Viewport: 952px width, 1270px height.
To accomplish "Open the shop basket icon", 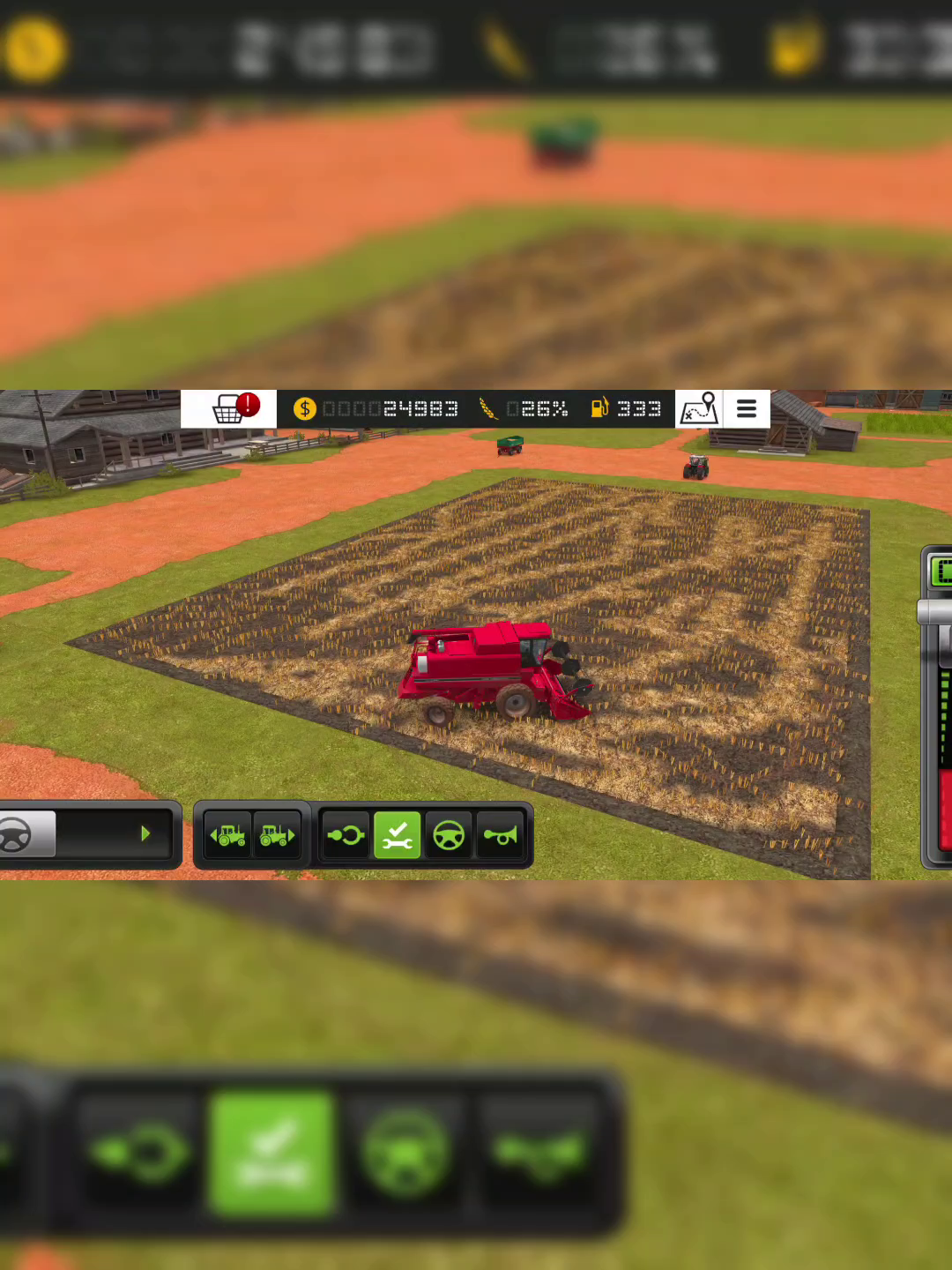I will 229,409.
